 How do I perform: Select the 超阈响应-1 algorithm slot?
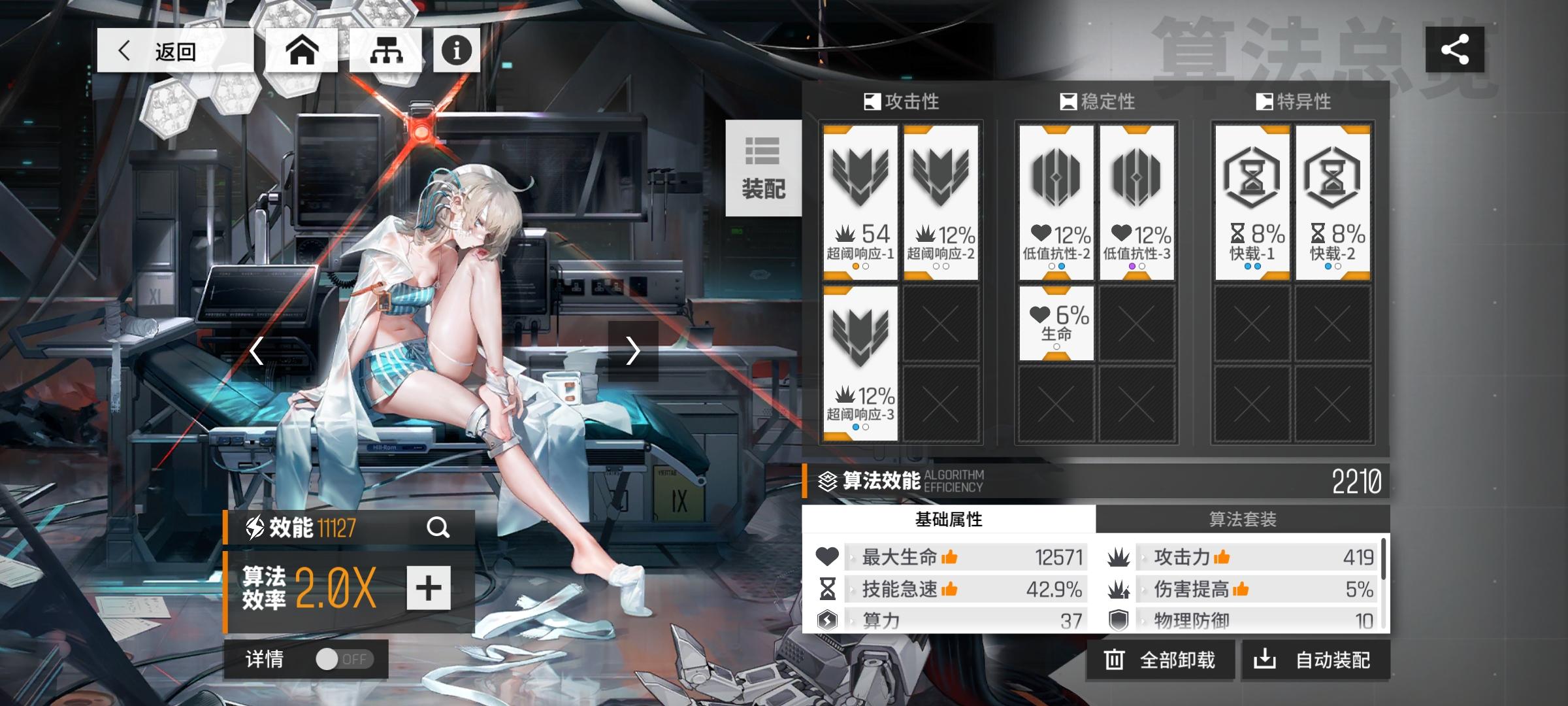click(861, 196)
